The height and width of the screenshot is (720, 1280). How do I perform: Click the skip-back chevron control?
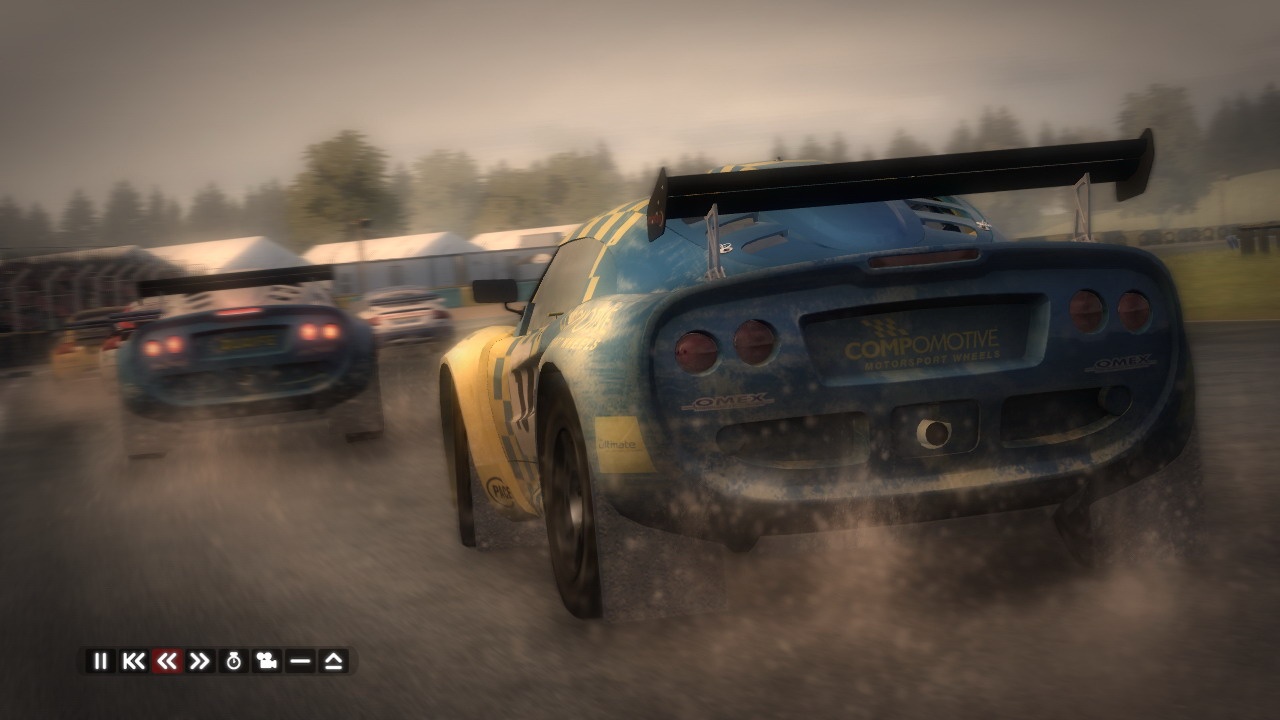coord(136,660)
